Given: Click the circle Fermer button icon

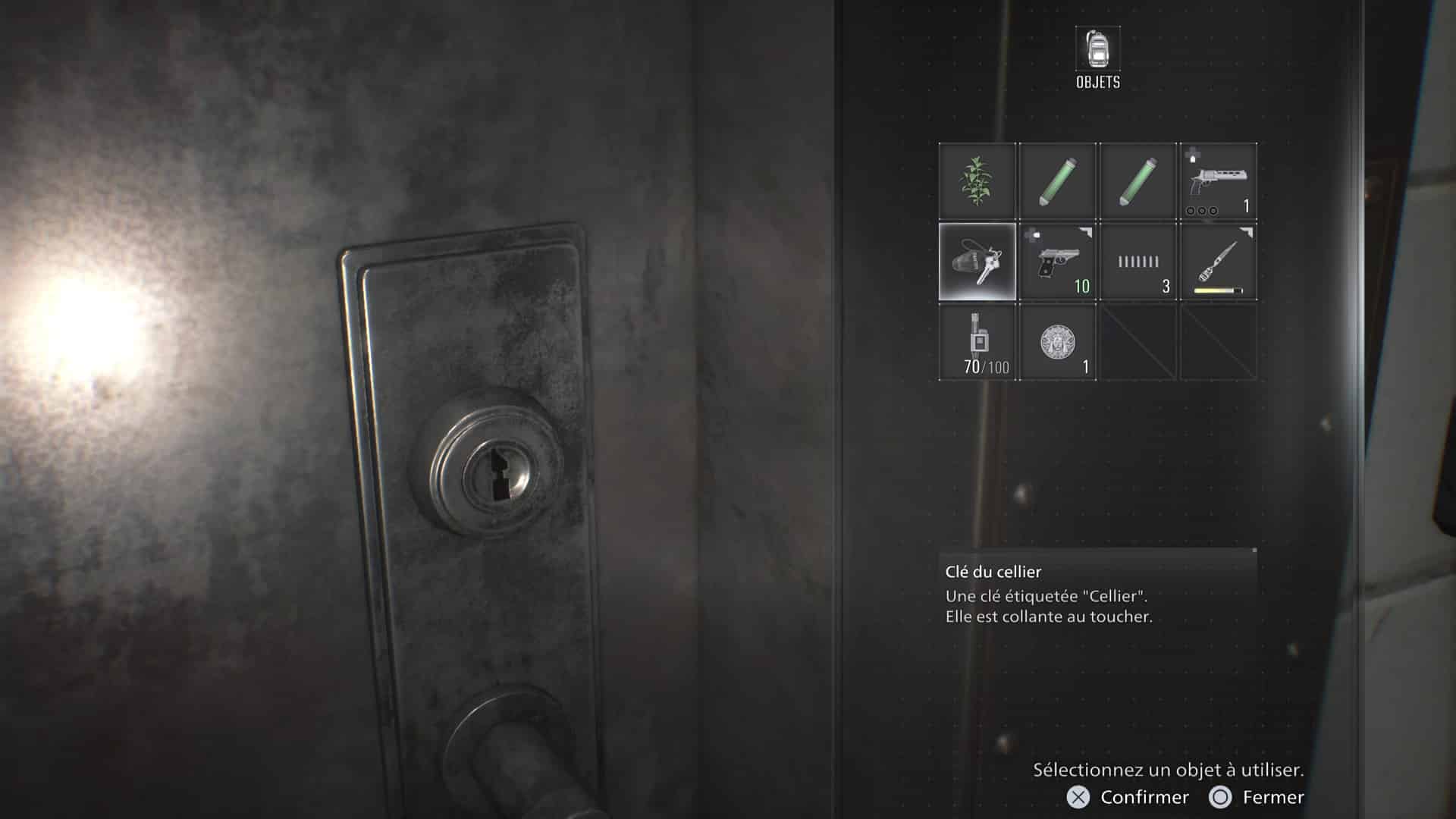Looking at the screenshot, I should point(1222,797).
